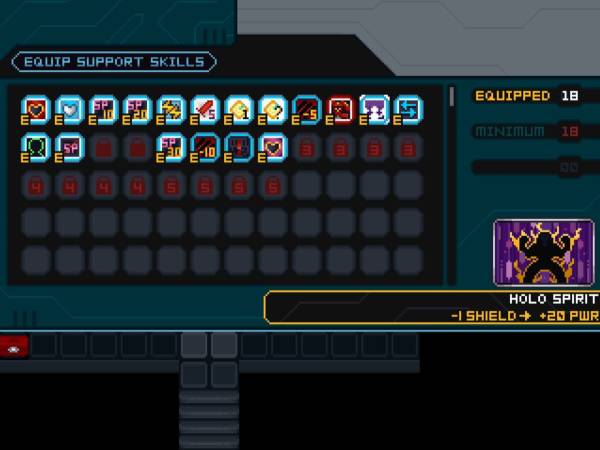Choose the green ring outline skill
The image size is (600, 450).
[37, 146]
